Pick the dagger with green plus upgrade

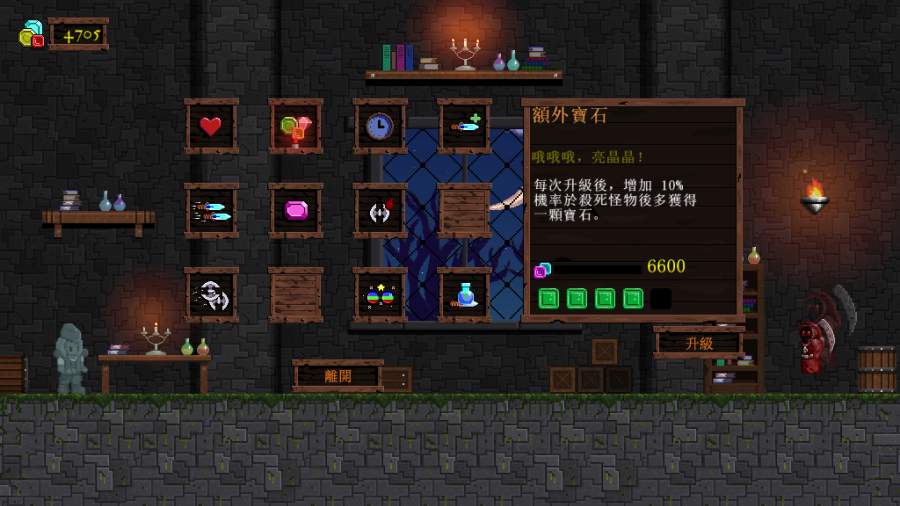pos(465,126)
